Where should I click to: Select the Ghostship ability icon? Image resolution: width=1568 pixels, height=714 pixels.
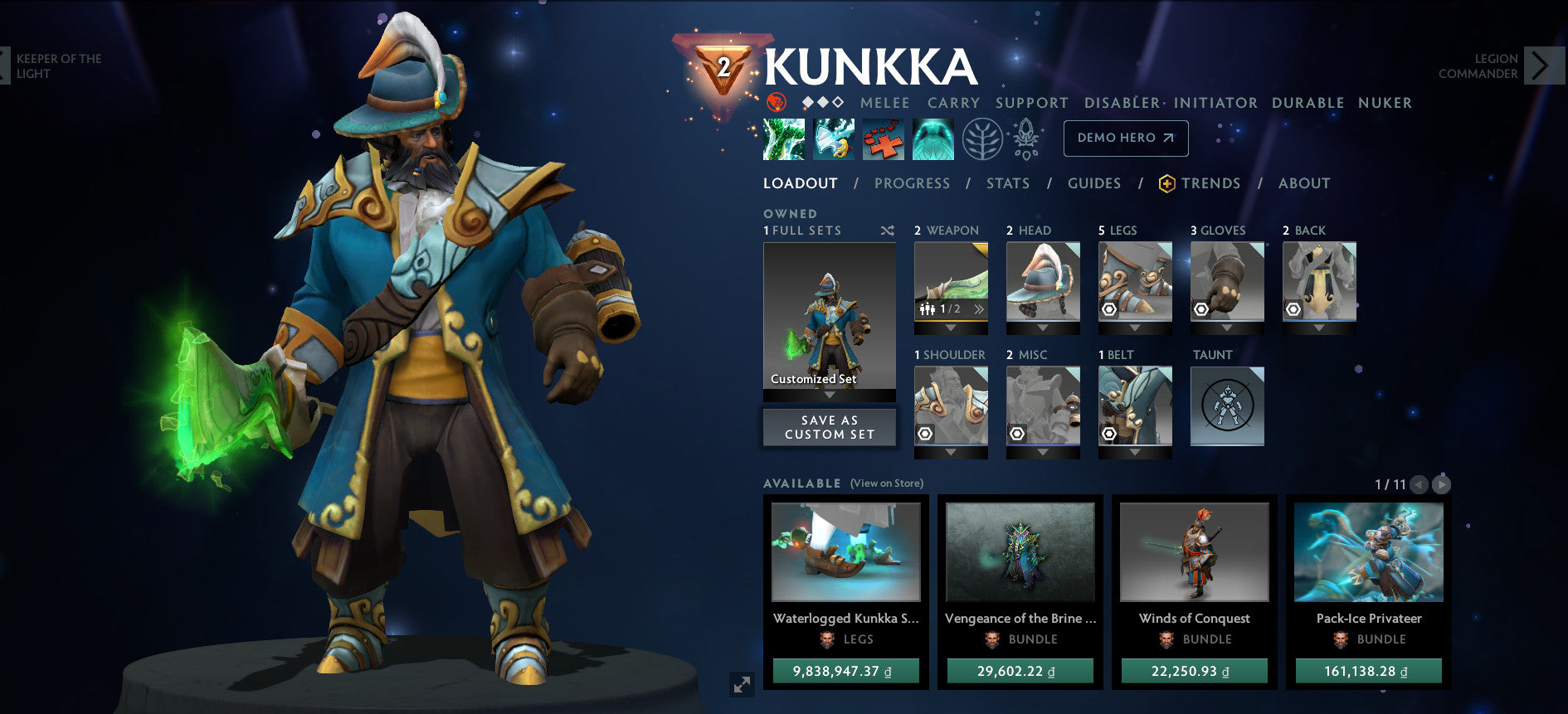pos(934,138)
